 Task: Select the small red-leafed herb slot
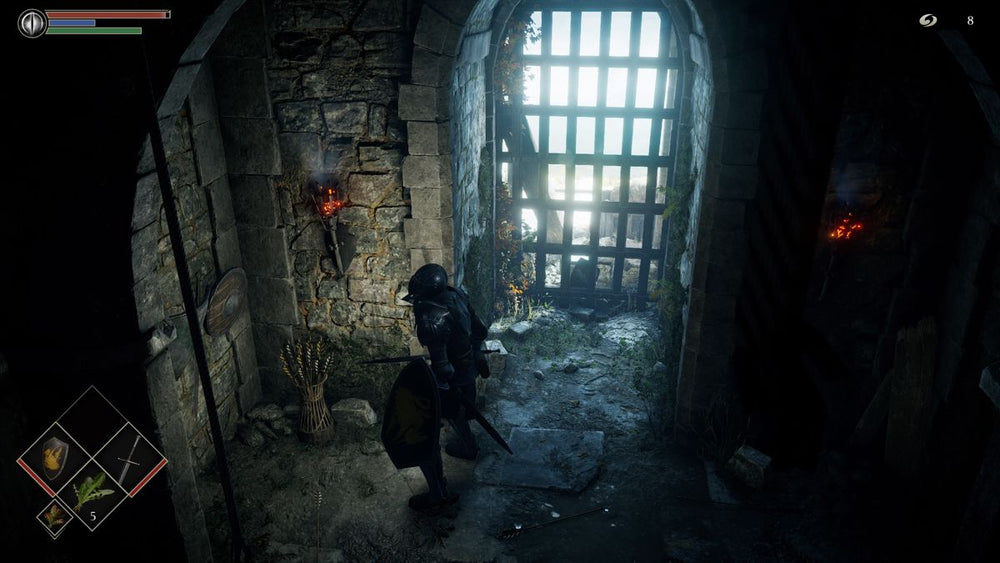pyautogui.click(x=53, y=517)
